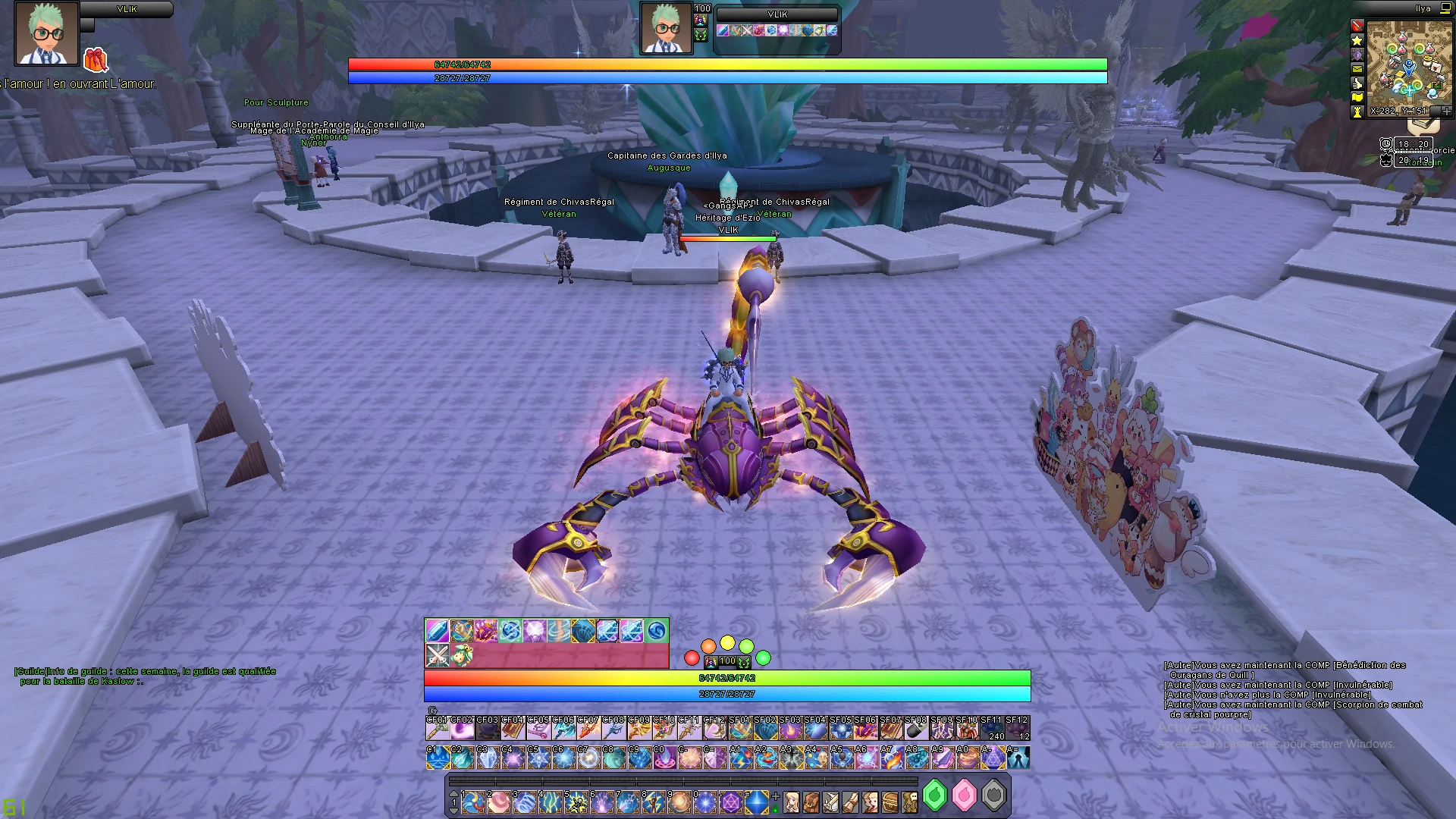This screenshot has width=1456, height=819.
Task: Toggle the PK sword icon beside minimap
Action: (1357, 25)
